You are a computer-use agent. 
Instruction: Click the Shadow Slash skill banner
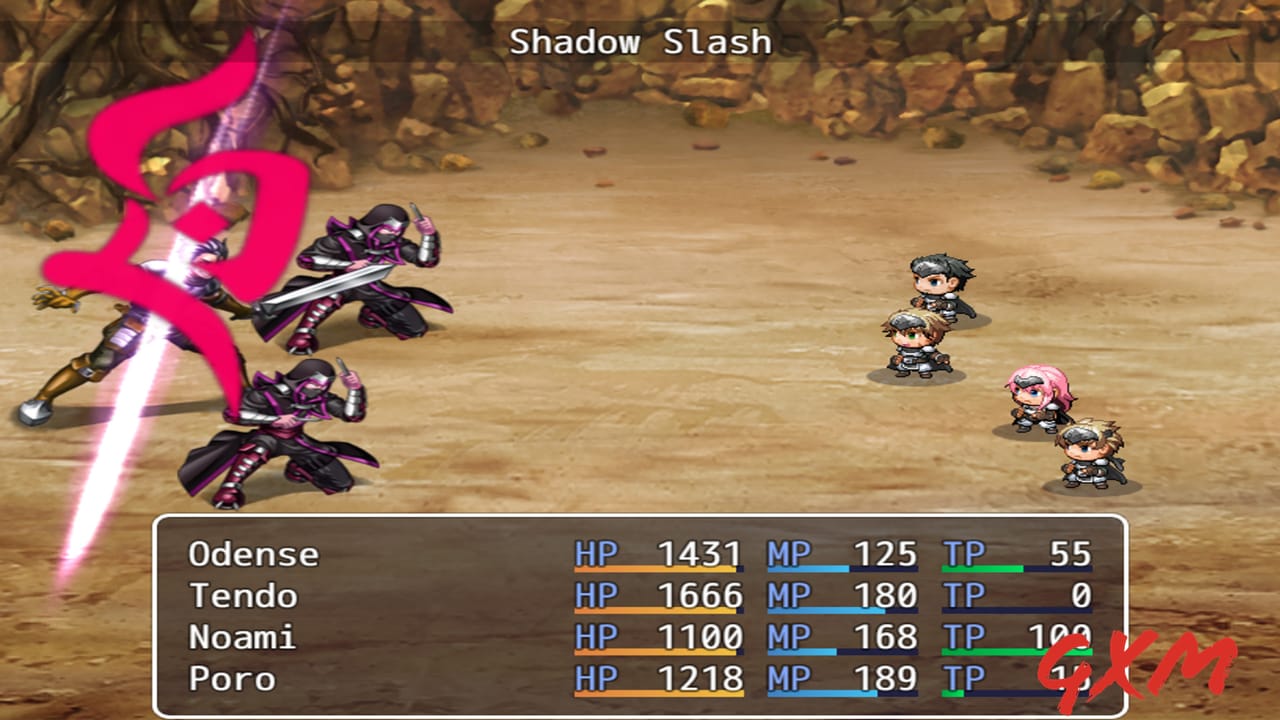pos(640,42)
